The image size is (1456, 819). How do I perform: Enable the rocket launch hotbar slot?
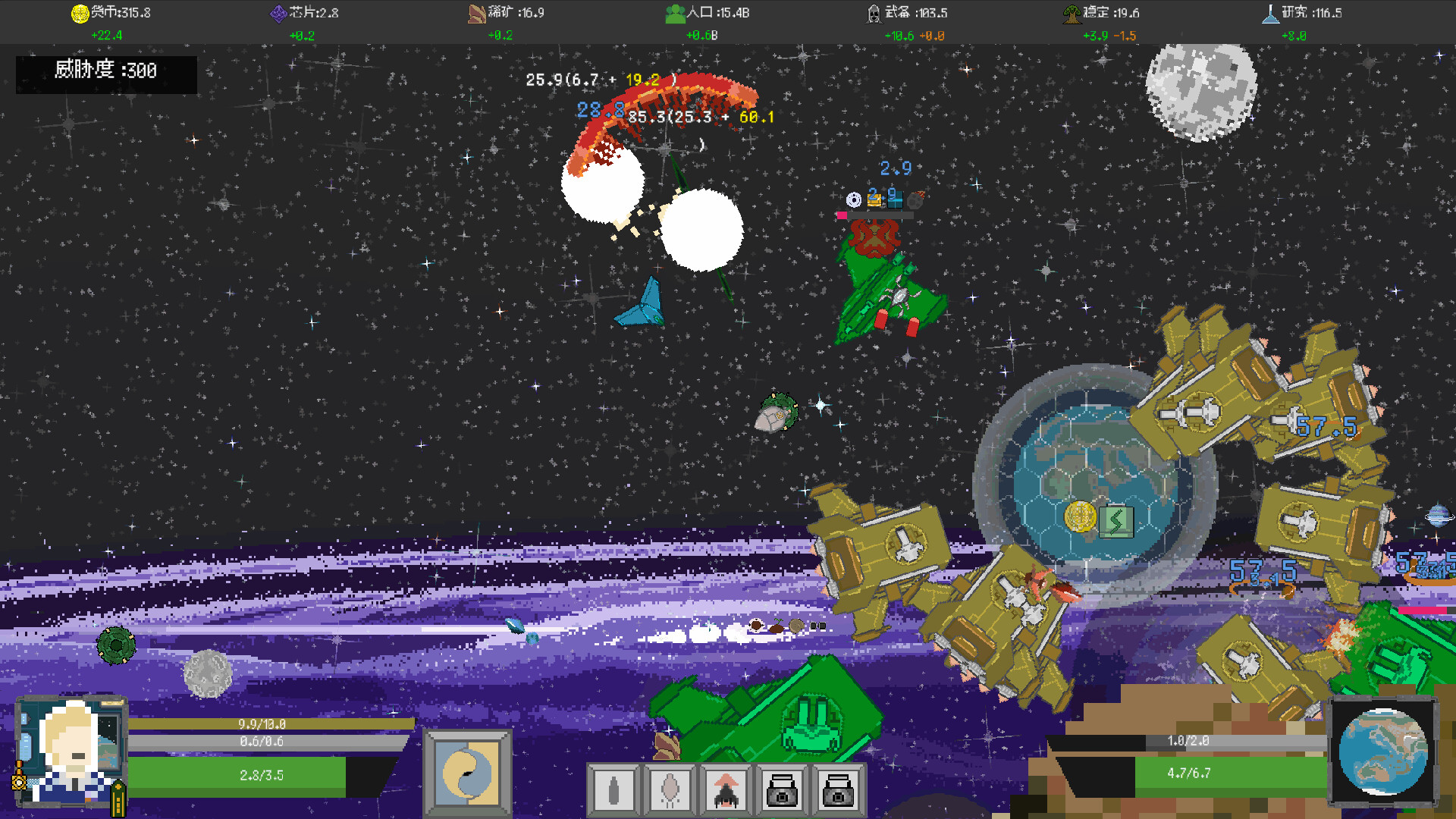[x=726, y=790]
